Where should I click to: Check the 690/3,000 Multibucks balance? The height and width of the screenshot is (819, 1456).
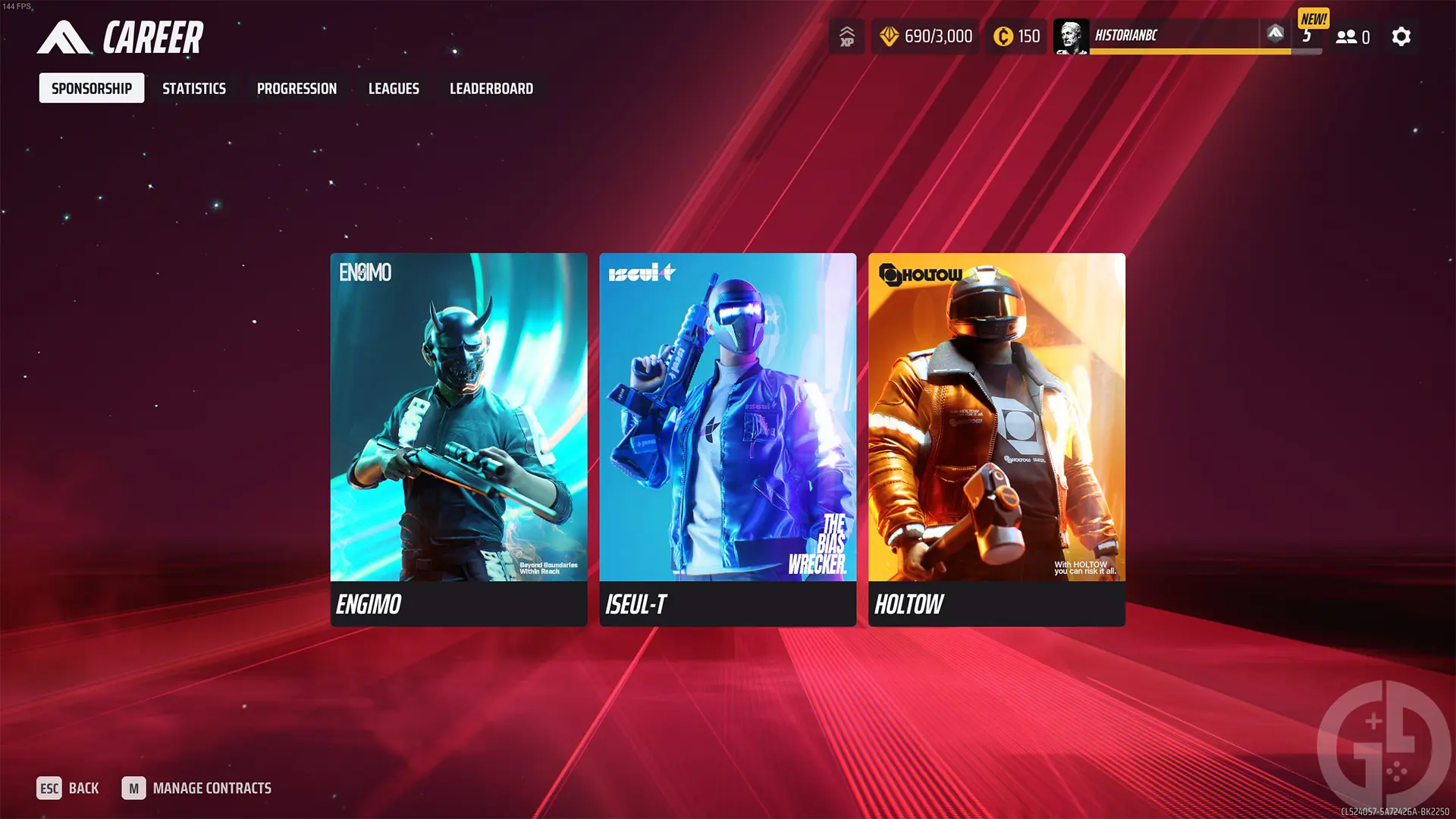[x=926, y=36]
